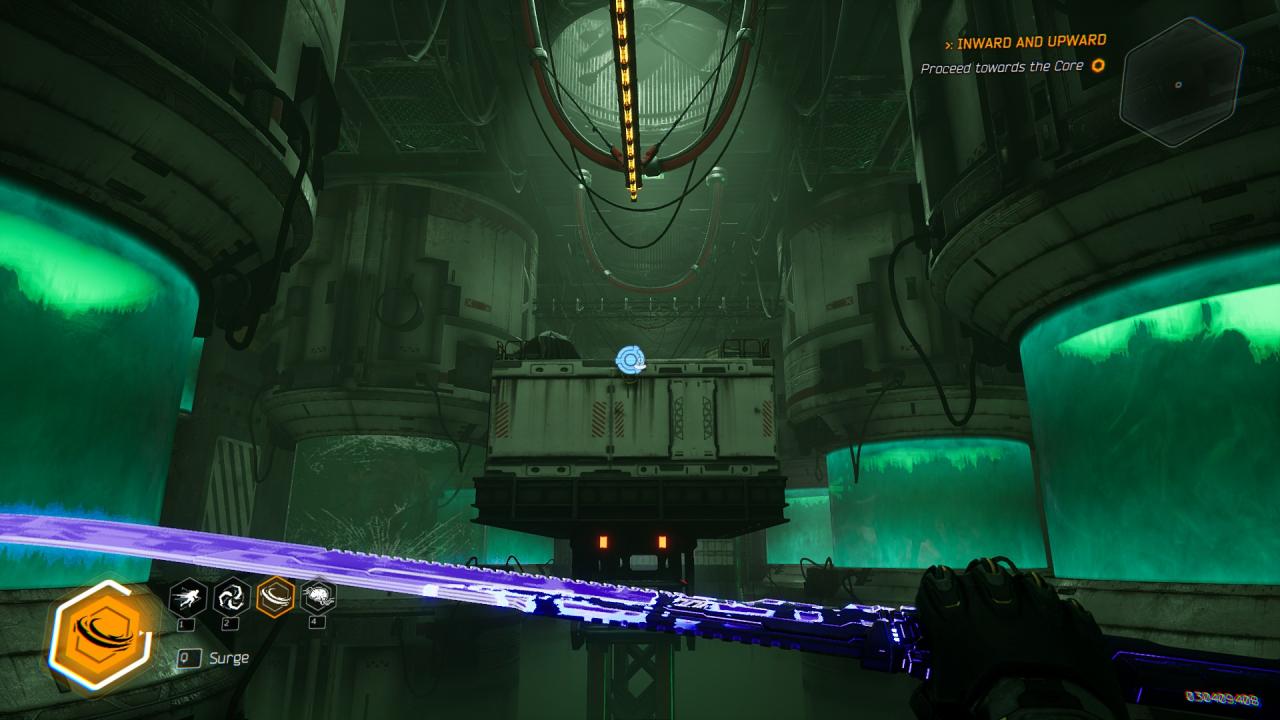1280x720 pixels.
Task: Select the Blink dashing-figure ability icon
Action: pos(188,598)
